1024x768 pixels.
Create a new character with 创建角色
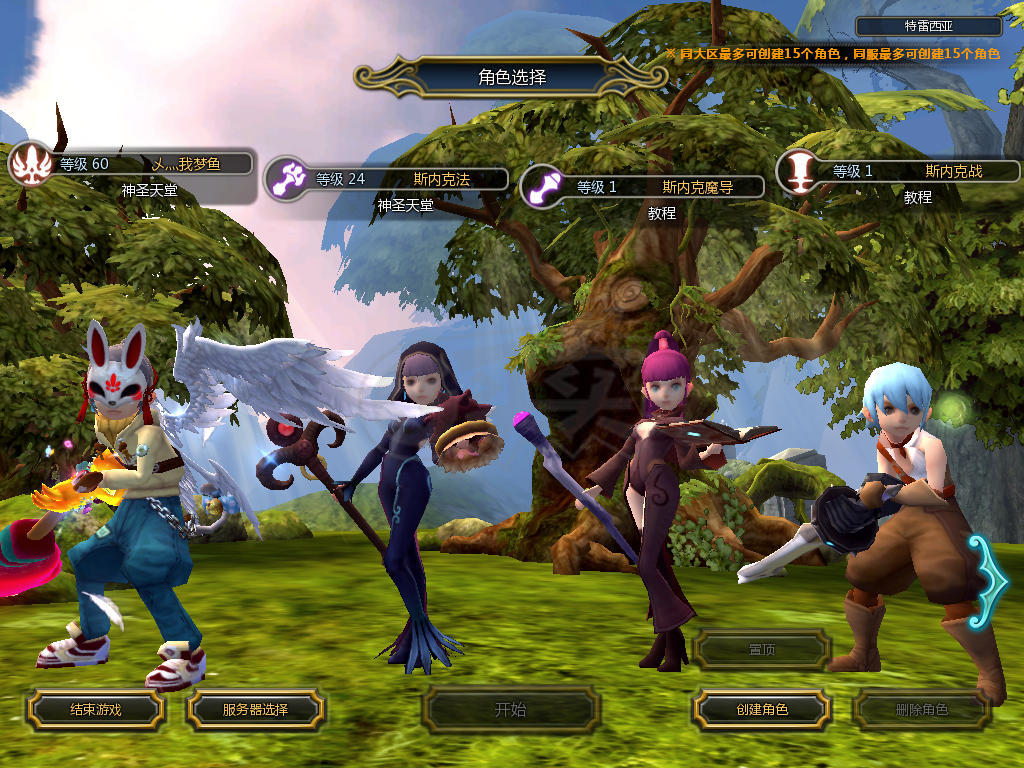pos(762,710)
